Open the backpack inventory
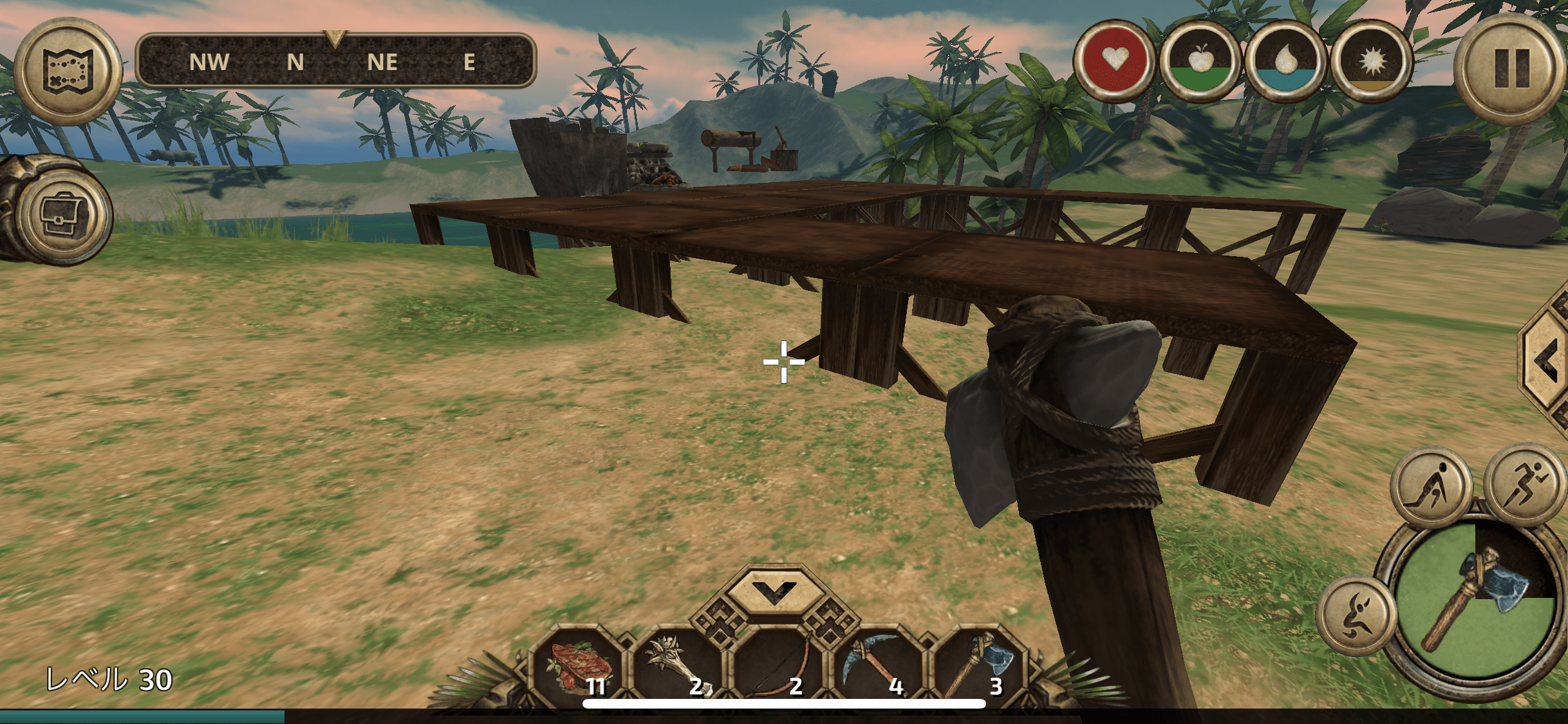The height and width of the screenshot is (724, 1568). tap(63, 216)
